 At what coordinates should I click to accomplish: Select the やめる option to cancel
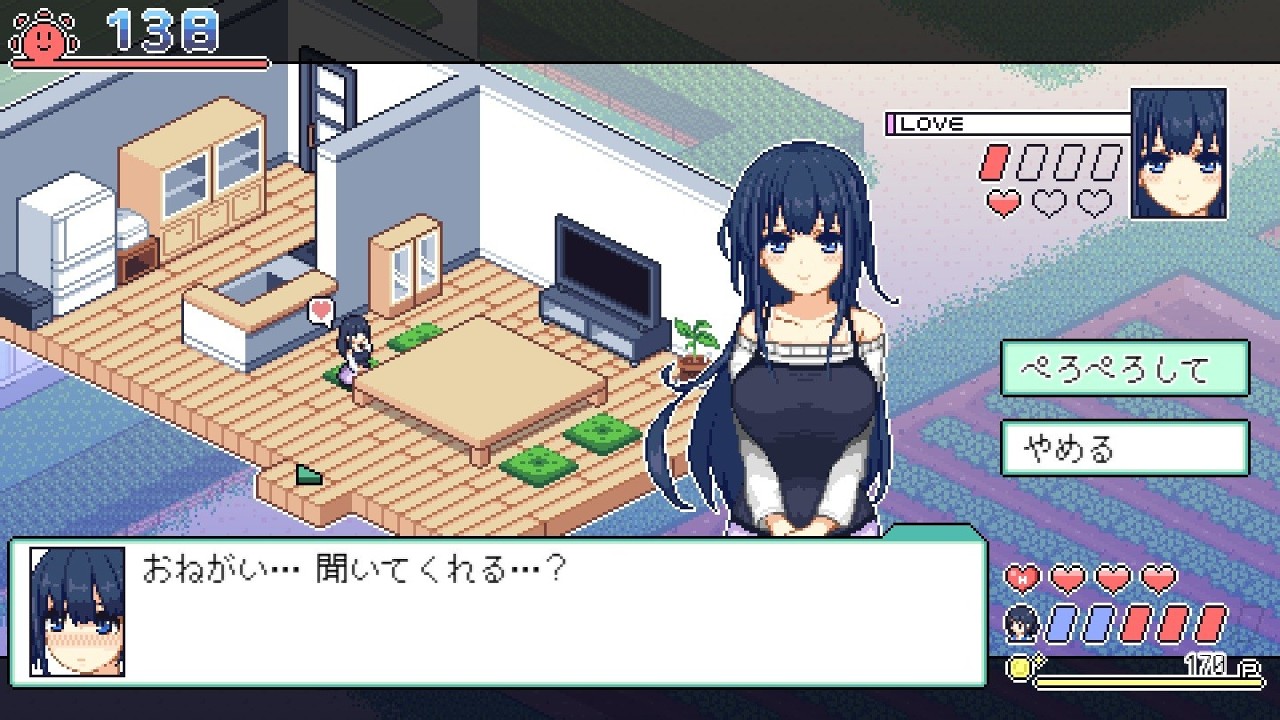[1124, 448]
